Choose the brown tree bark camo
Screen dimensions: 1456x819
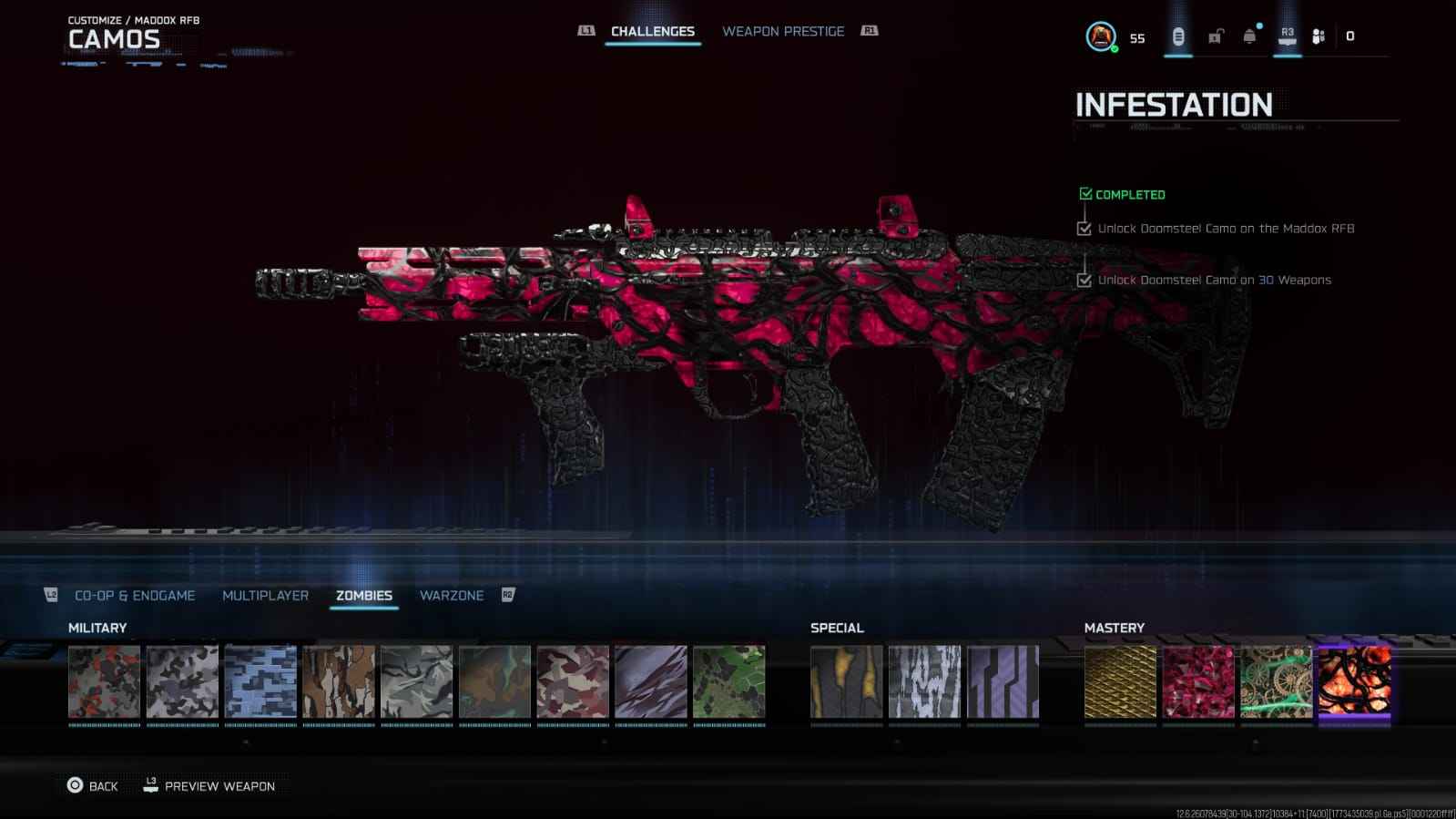click(x=339, y=682)
